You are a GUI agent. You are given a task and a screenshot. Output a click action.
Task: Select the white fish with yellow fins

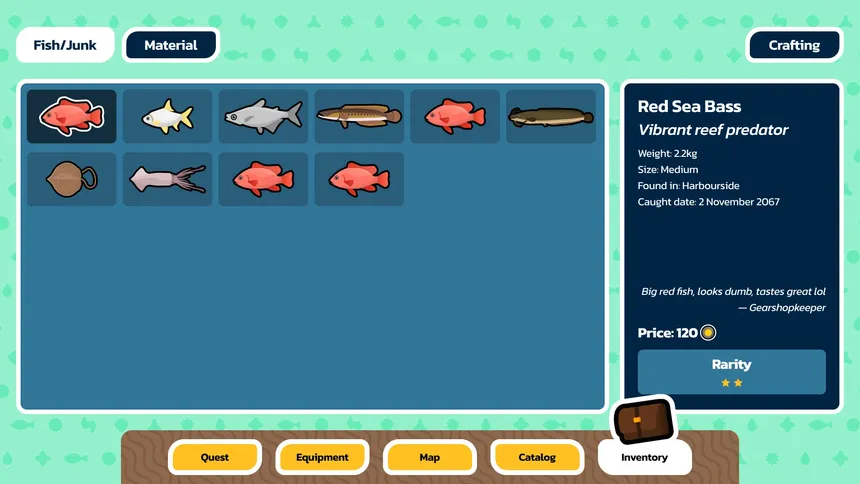point(167,117)
